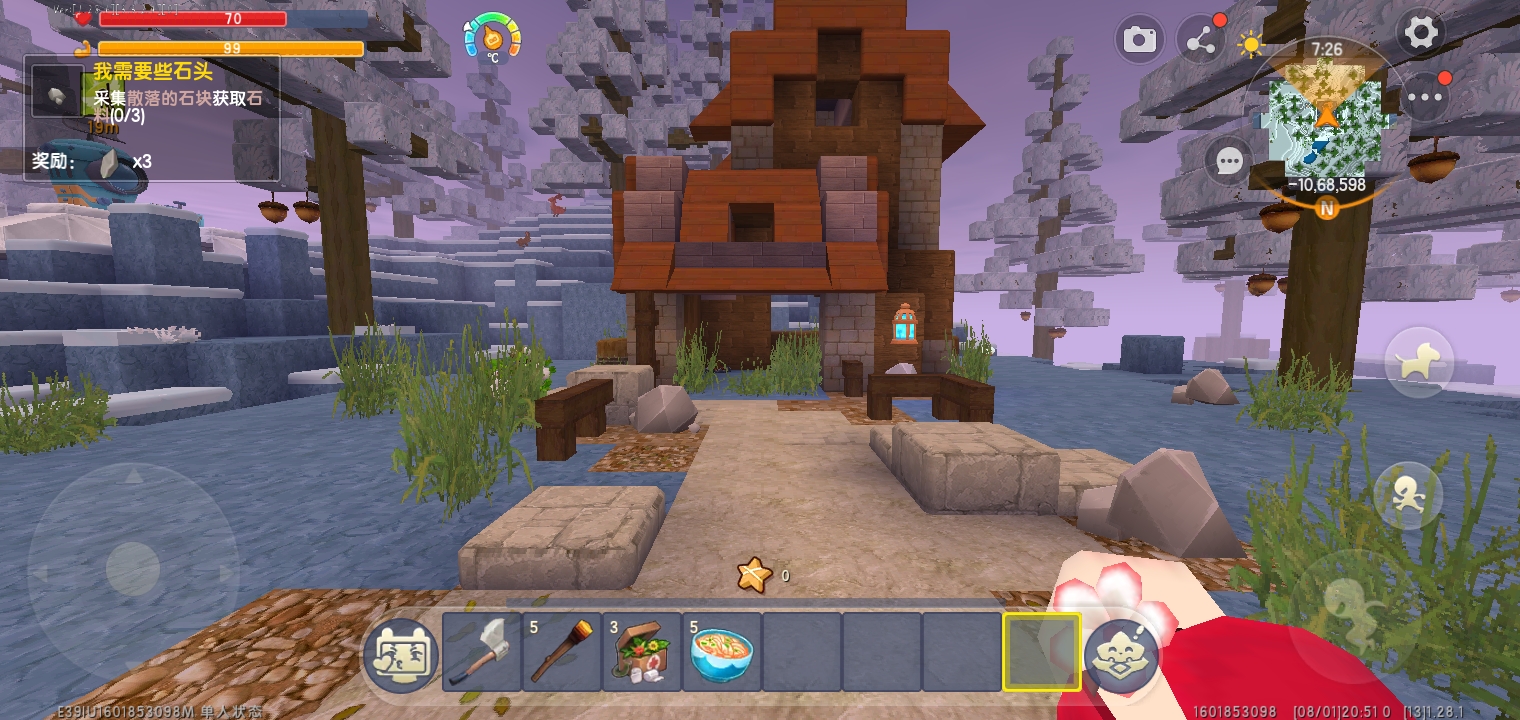
Task: Open the chat speech bubble
Action: pos(1229,161)
